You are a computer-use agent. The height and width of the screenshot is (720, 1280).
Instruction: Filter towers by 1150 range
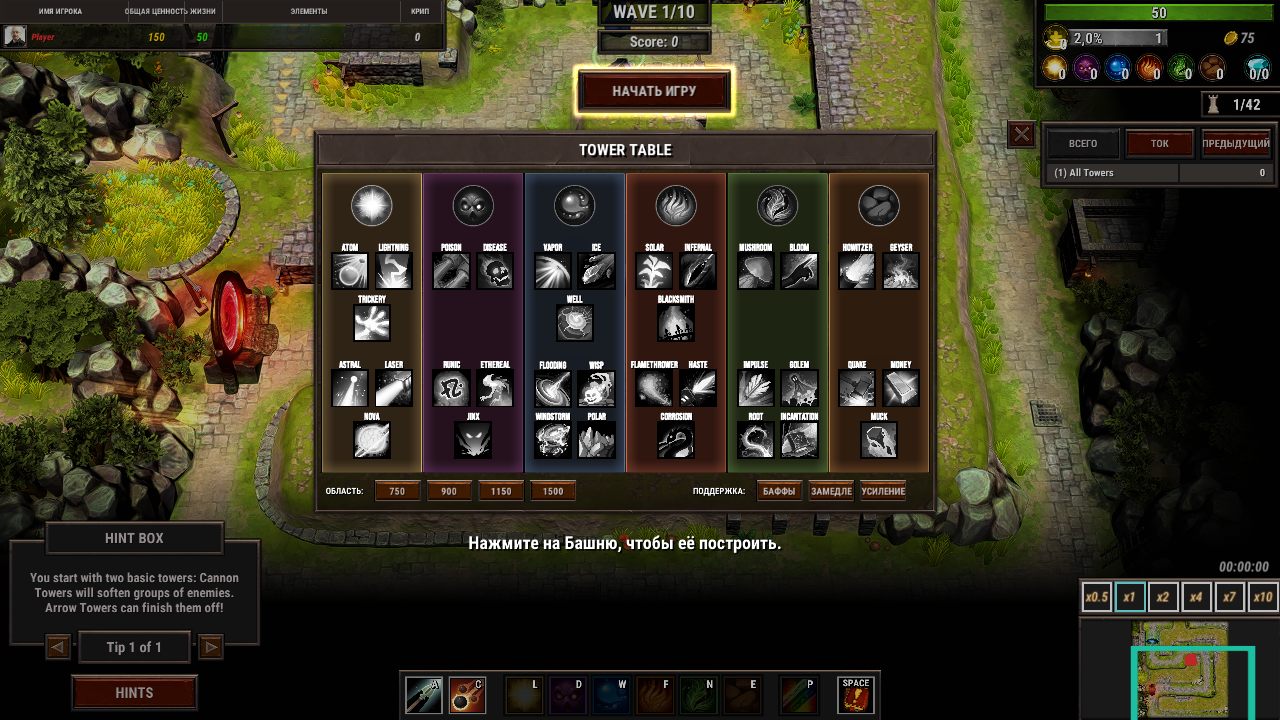[501, 491]
